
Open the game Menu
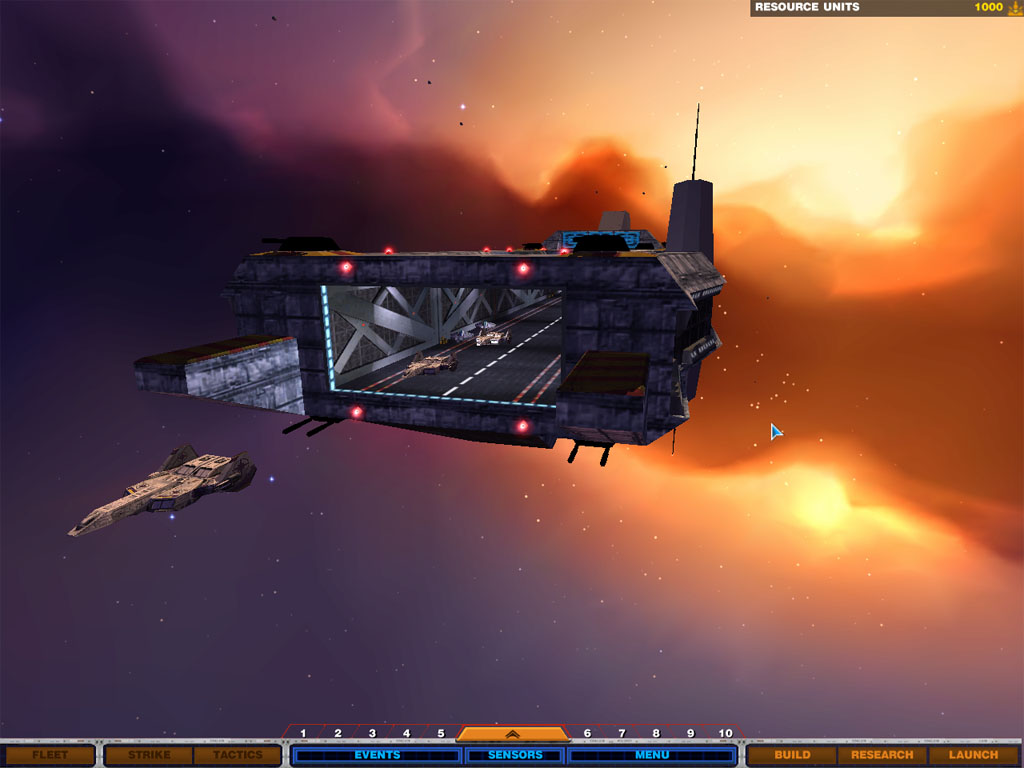point(652,755)
